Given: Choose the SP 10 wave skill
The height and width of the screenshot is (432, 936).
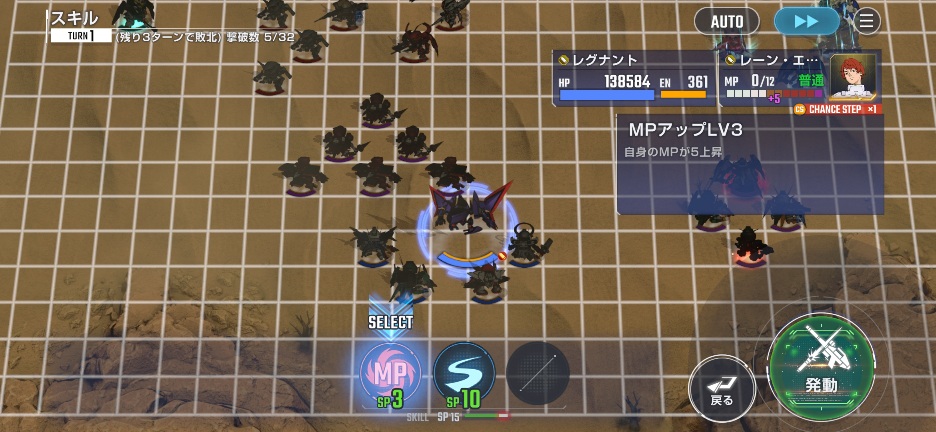Looking at the screenshot, I should pos(464,374).
